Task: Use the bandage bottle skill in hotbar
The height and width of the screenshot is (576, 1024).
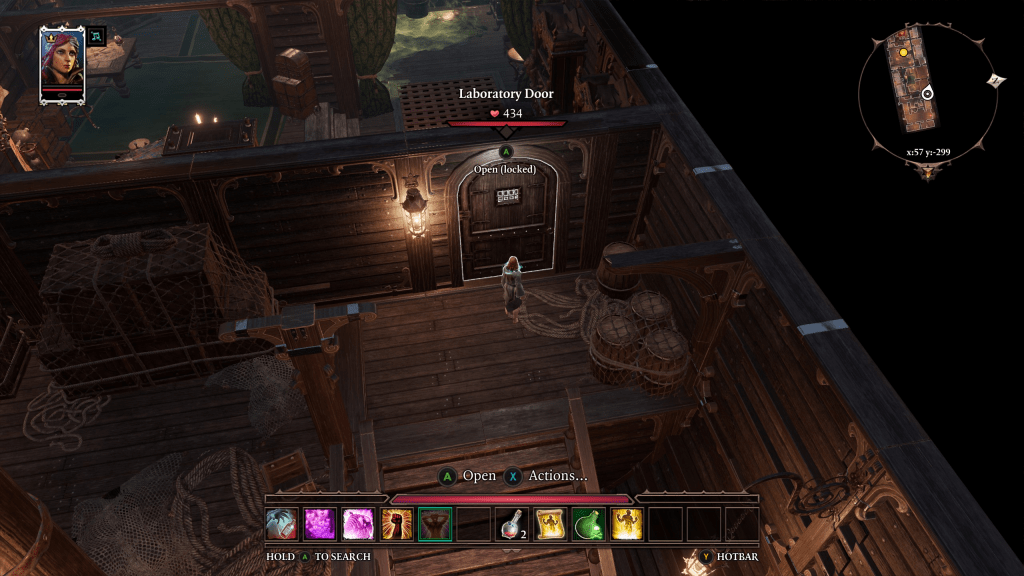Action: (x=282, y=524)
